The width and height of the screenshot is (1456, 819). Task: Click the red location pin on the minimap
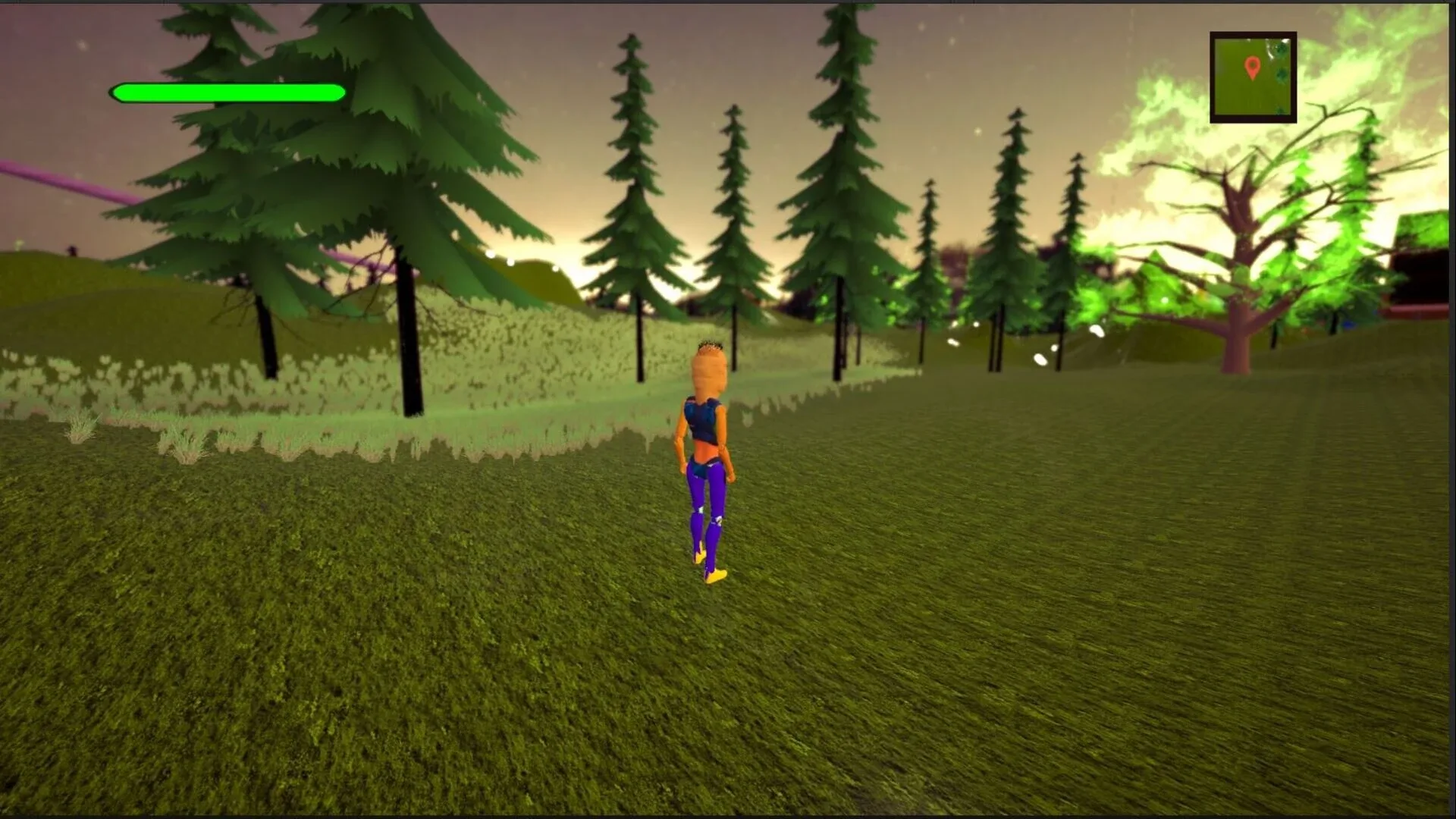tap(1251, 67)
